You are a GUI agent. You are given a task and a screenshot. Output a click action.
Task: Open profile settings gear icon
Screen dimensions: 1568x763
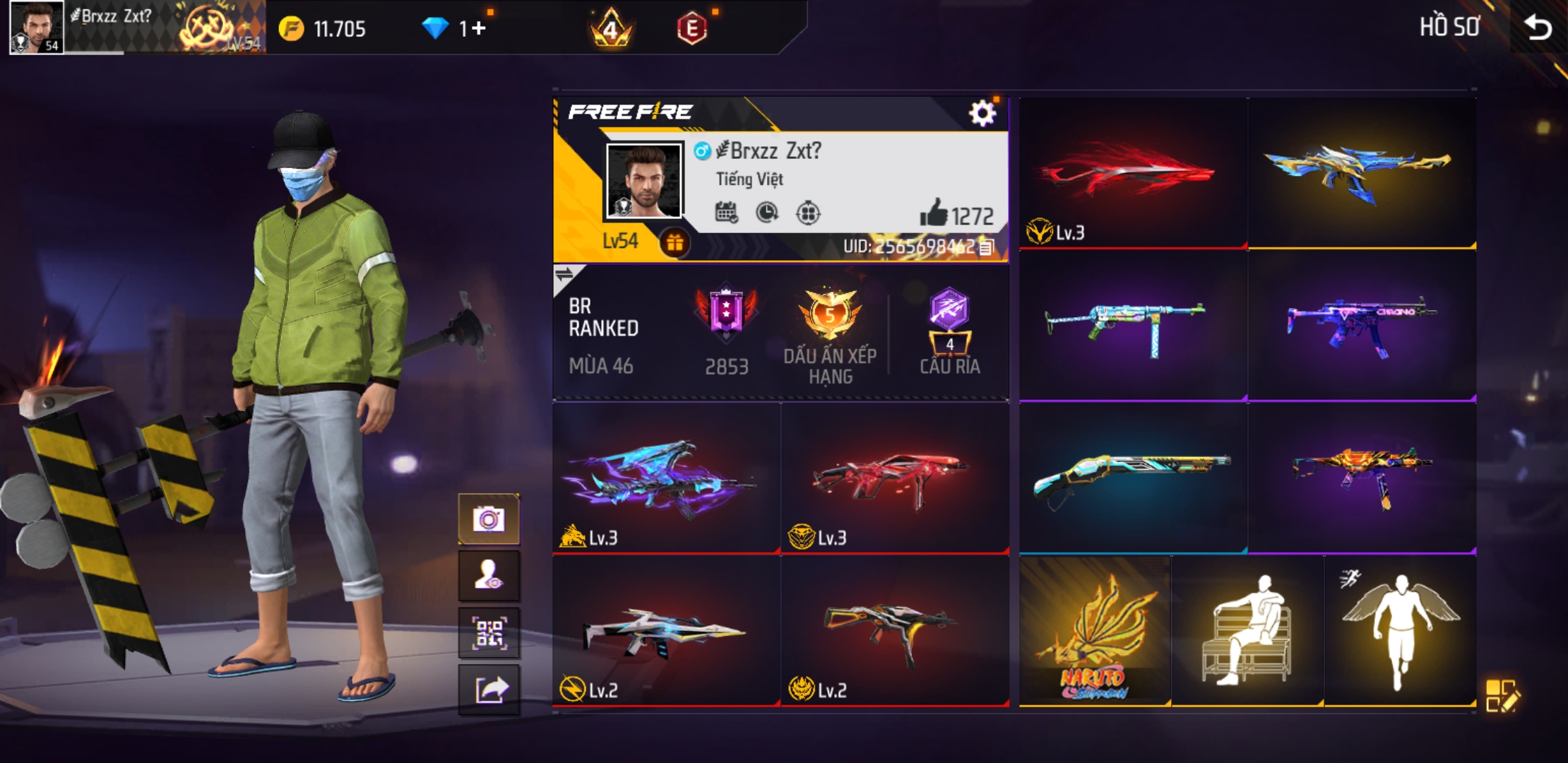click(982, 113)
